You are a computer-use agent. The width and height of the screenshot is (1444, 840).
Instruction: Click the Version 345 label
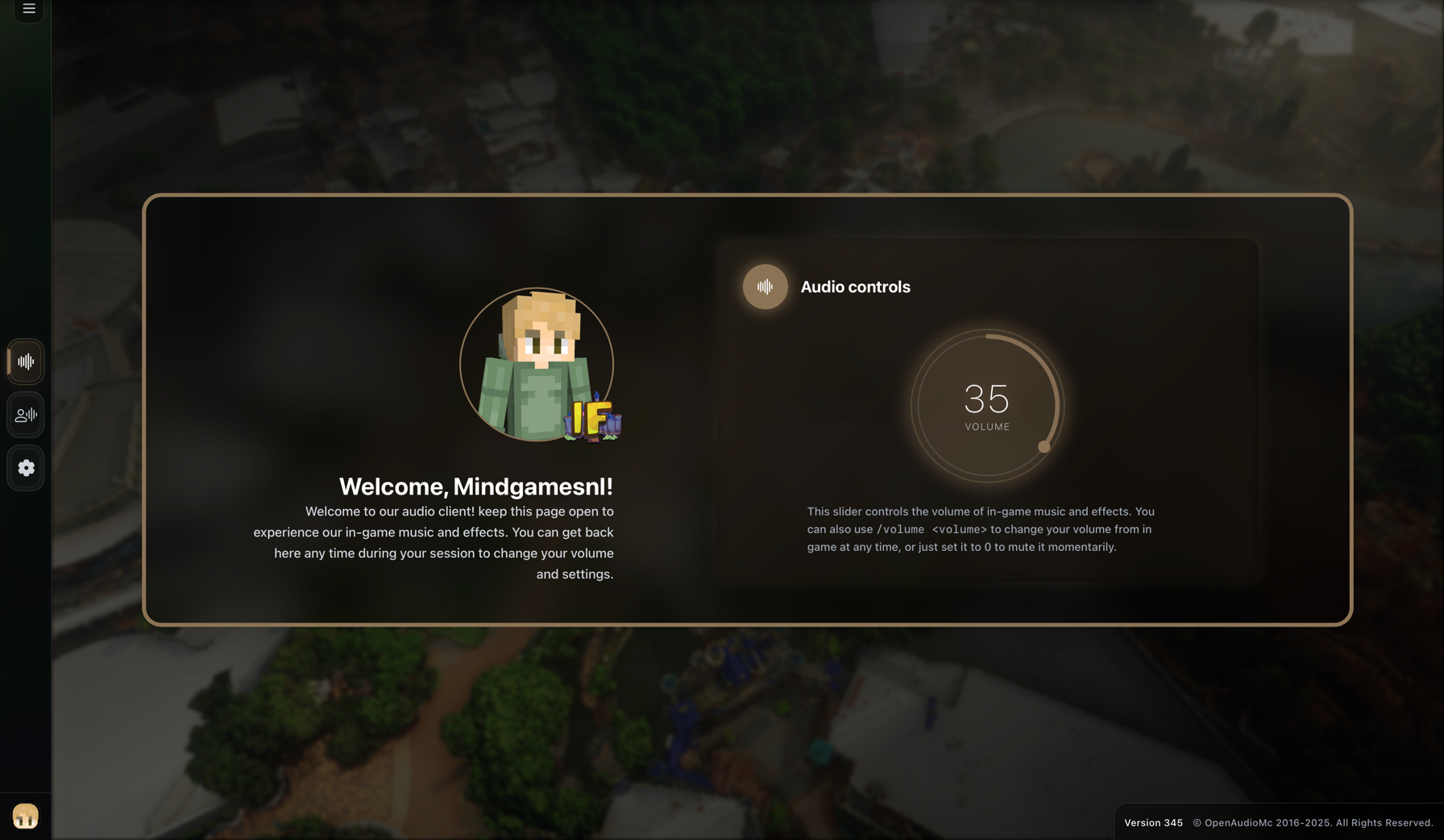point(1154,822)
